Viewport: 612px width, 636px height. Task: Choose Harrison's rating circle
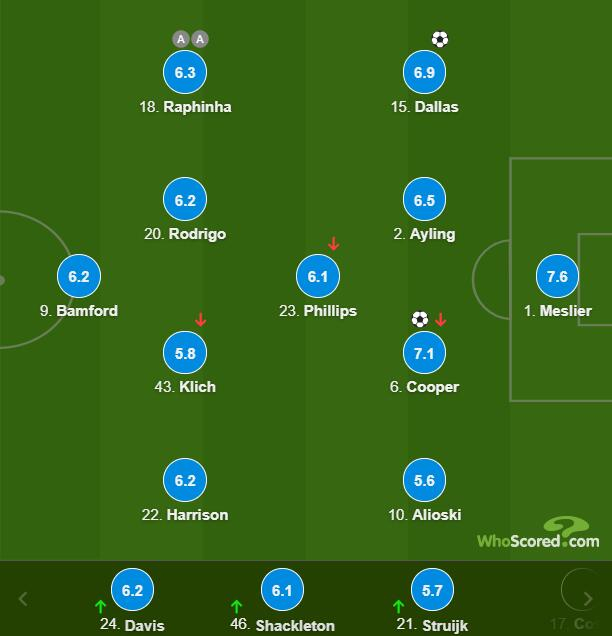[x=185, y=481]
